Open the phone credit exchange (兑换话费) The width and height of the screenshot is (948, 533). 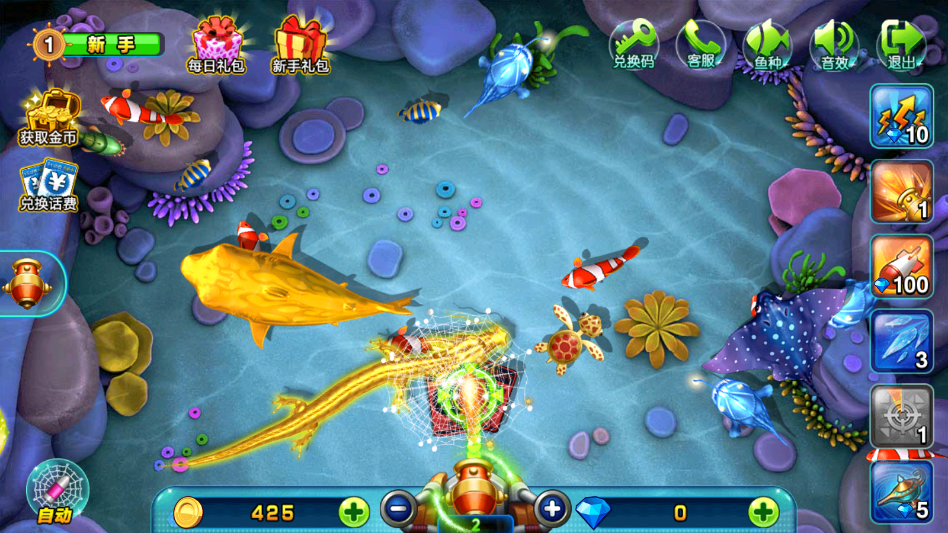(48, 185)
